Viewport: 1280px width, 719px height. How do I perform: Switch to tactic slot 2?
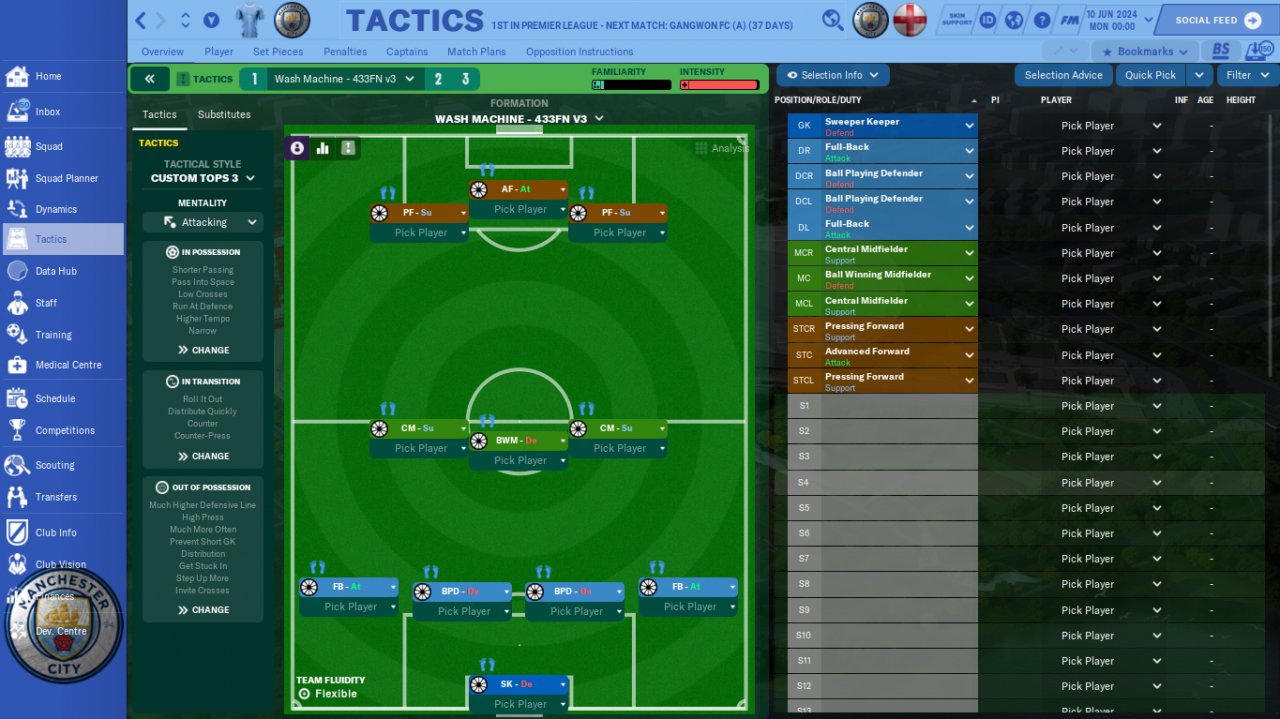coord(438,79)
